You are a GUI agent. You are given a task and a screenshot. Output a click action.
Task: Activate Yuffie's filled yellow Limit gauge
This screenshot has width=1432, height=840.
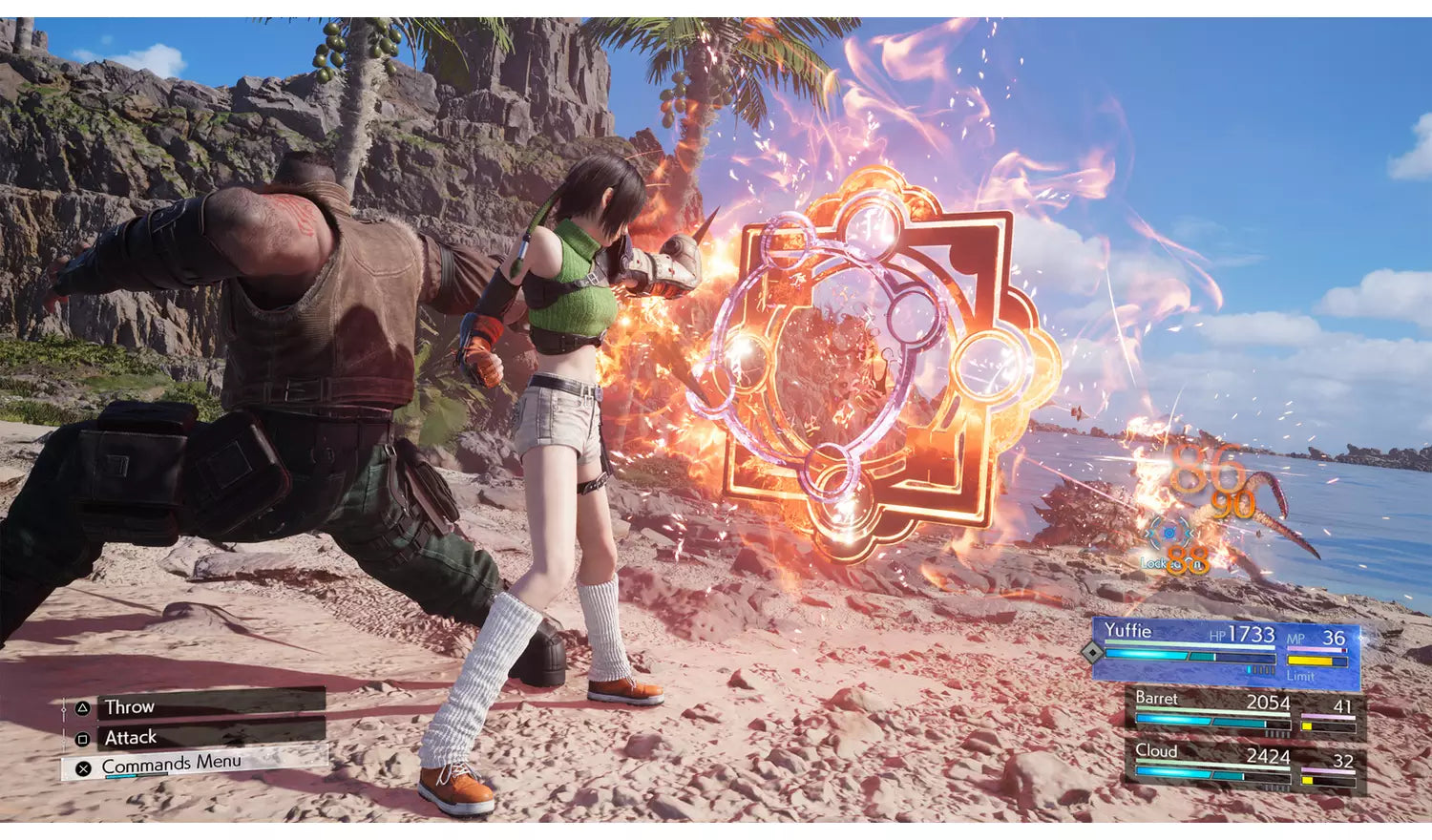1310,660
